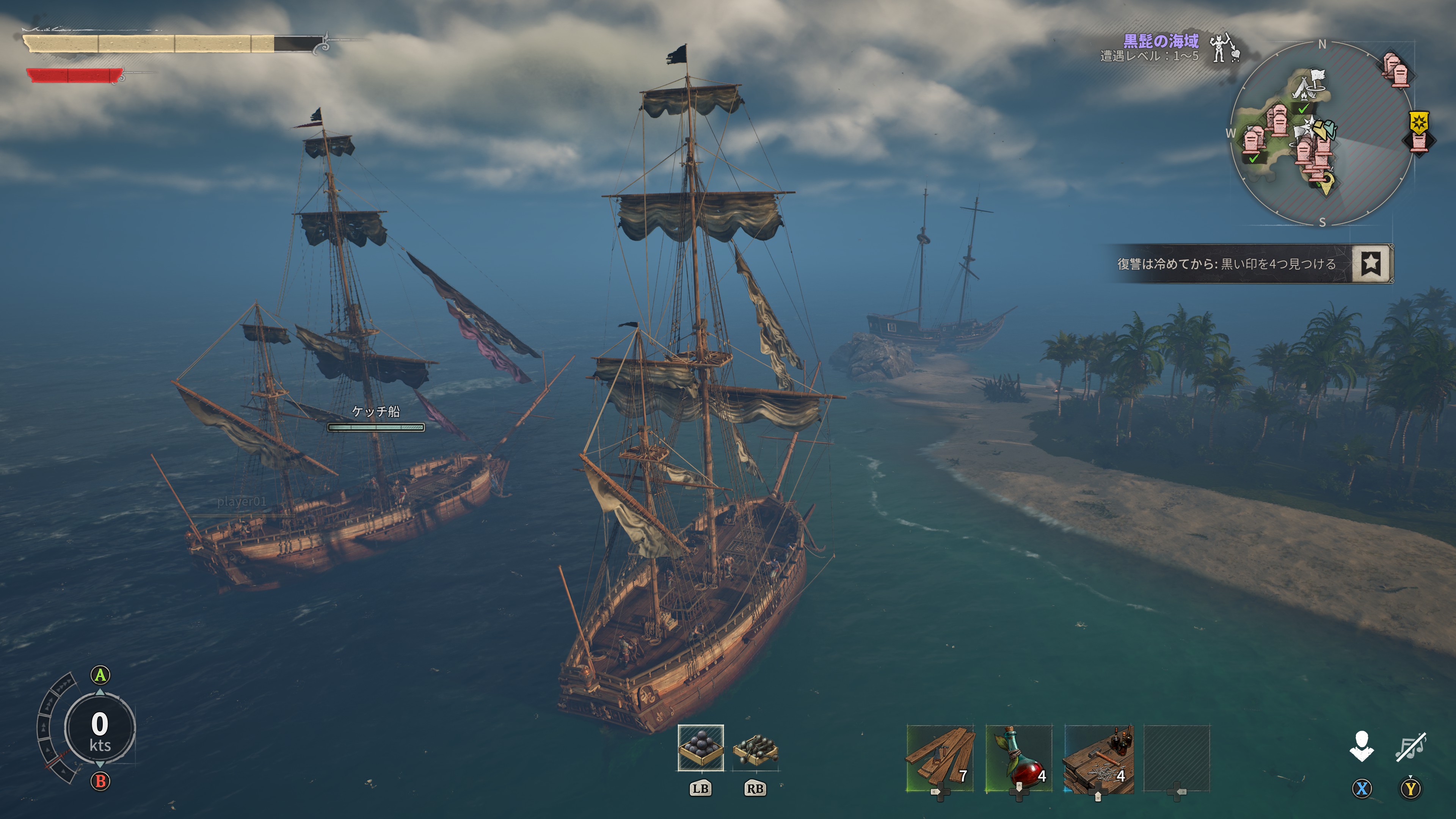1456x819 pixels.
Task: Use the wooden planks repair item
Action: [940, 758]
